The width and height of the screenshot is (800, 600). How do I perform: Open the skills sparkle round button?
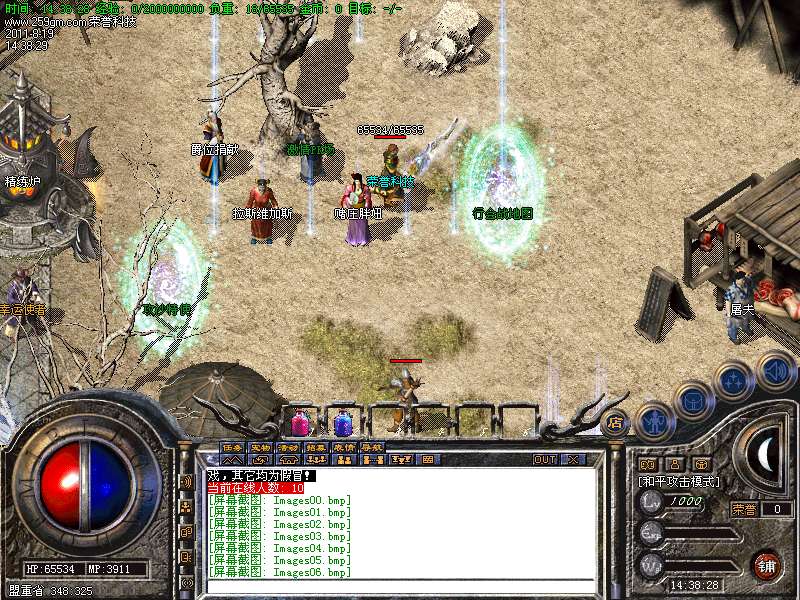point(735,381)
